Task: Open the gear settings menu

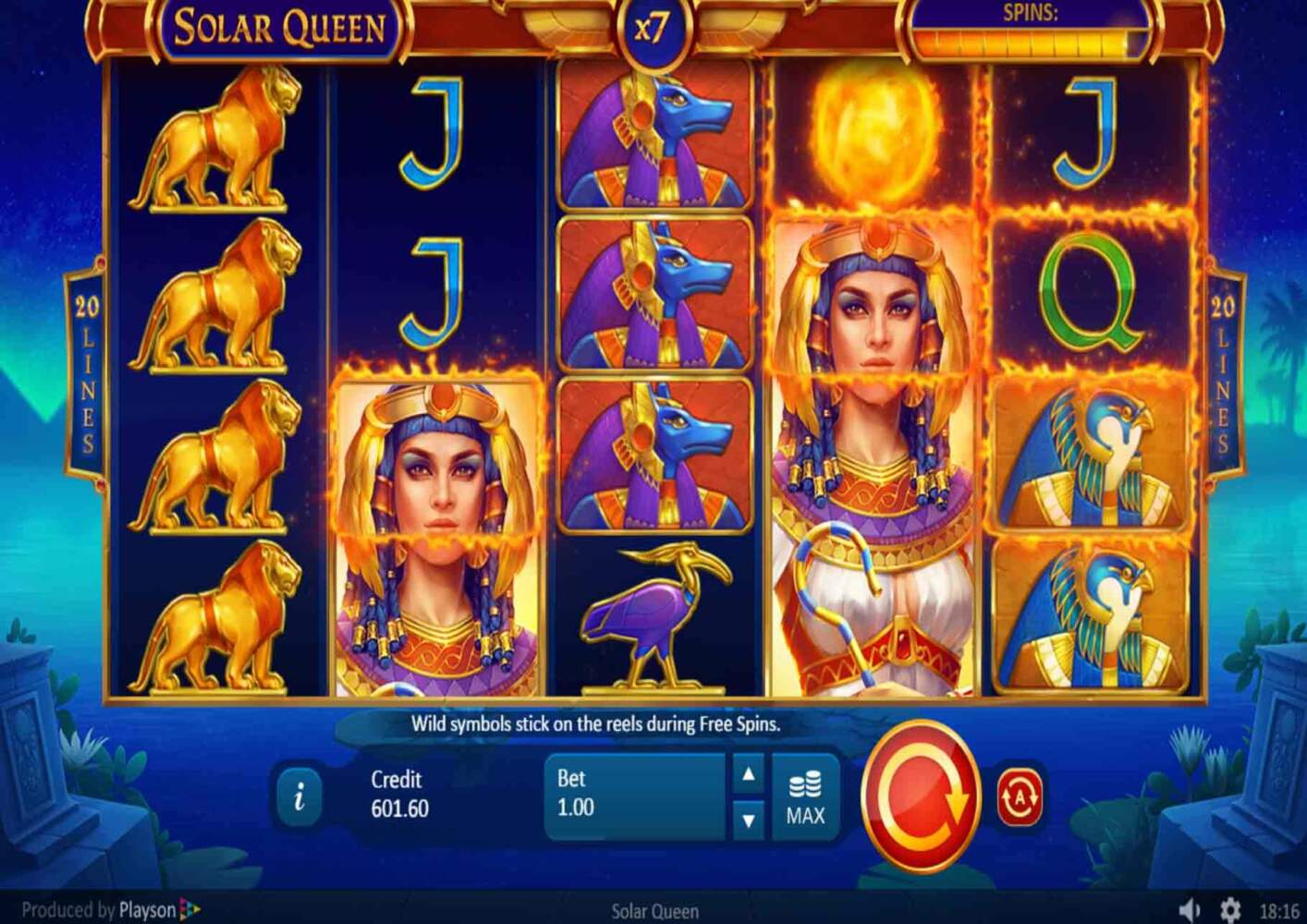Action: [x=1229, y=910]
